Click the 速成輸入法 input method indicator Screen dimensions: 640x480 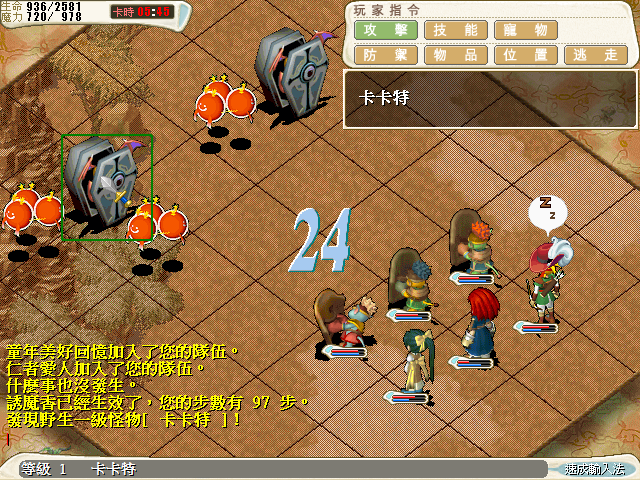pyautogui.click(x=593, y=468)
